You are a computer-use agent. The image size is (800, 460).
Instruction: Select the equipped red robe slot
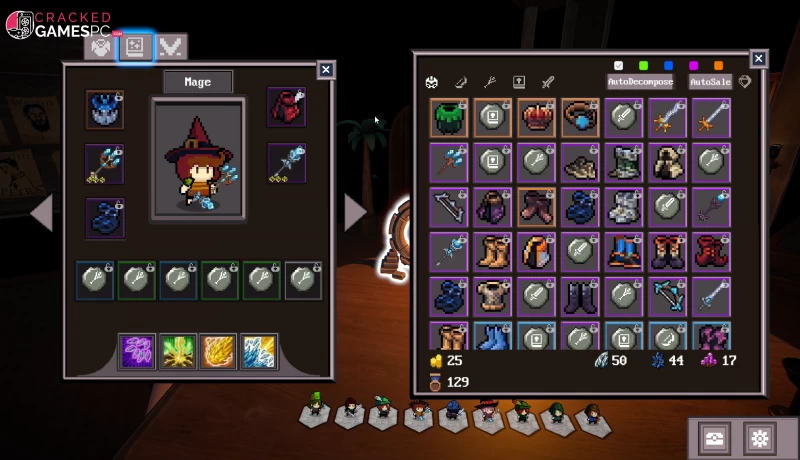[x=286, y=107]
